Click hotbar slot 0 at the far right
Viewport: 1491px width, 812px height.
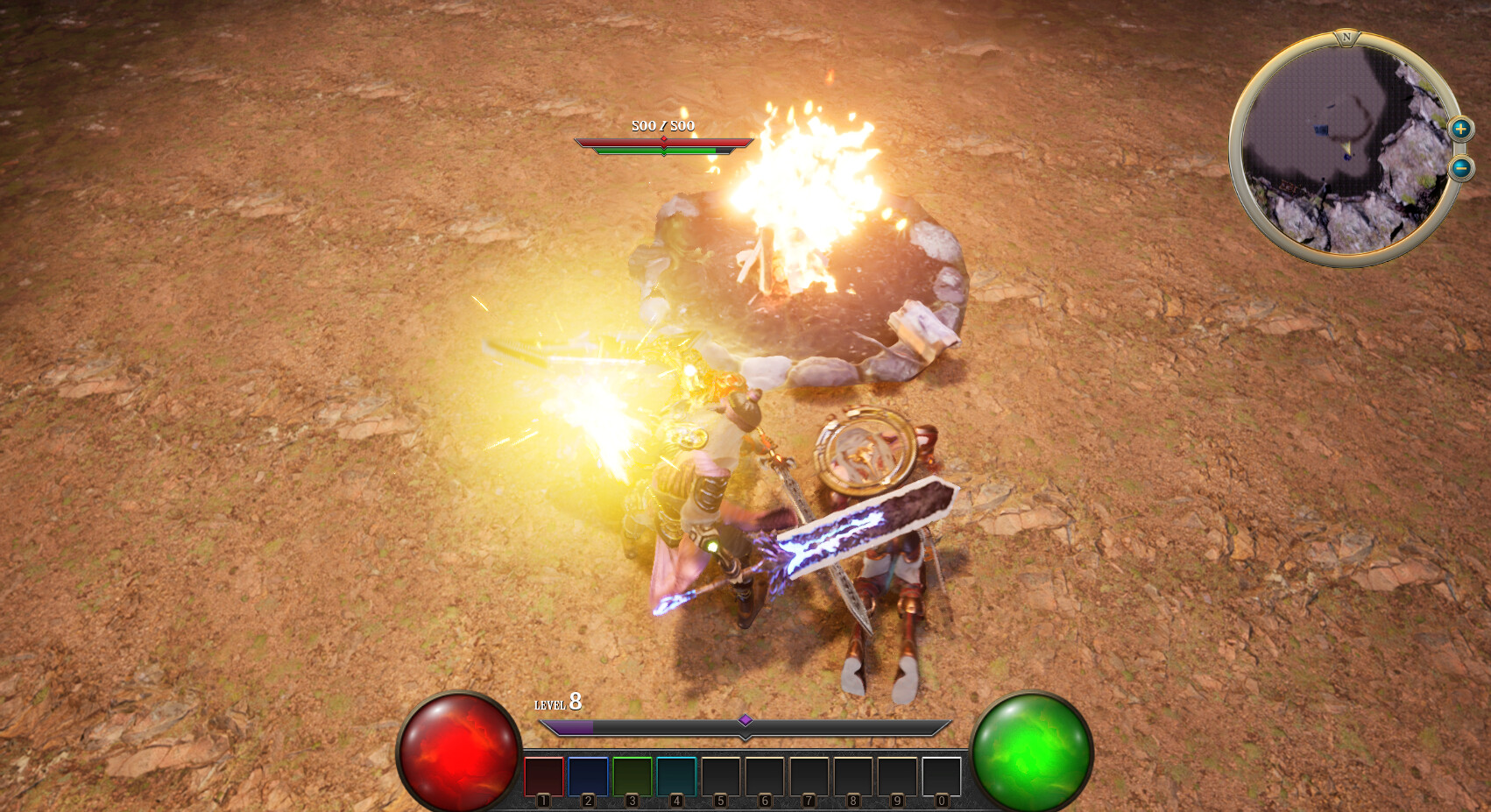[941, 777]
